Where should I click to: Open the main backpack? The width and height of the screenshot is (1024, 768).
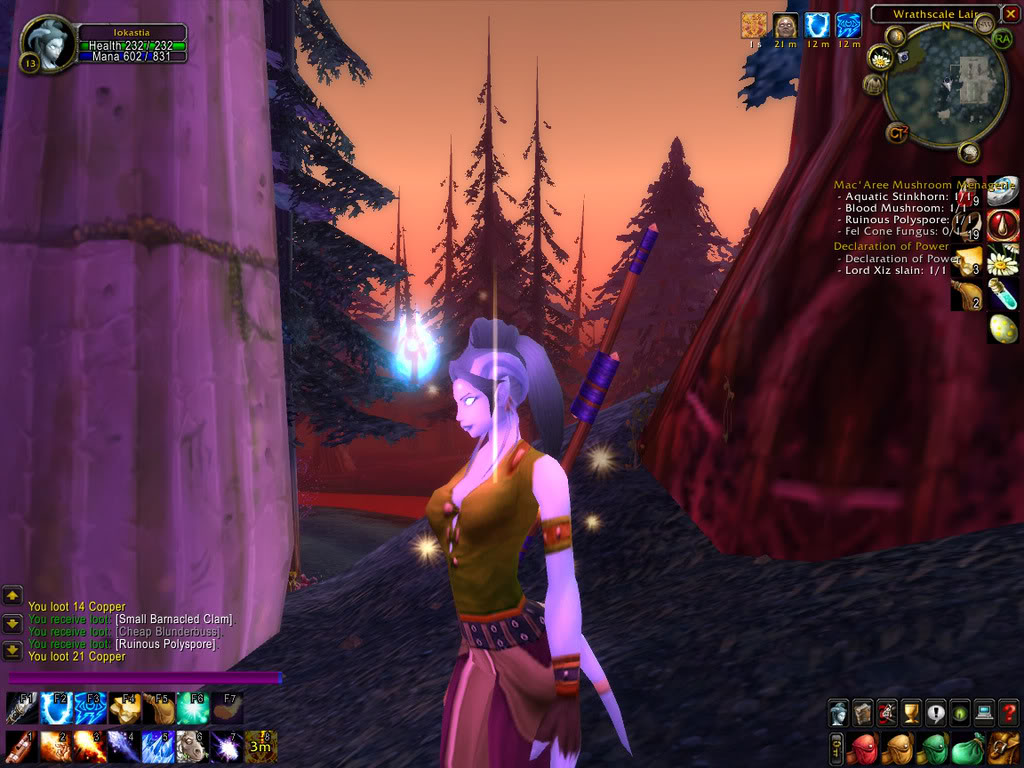point(1003,748)
